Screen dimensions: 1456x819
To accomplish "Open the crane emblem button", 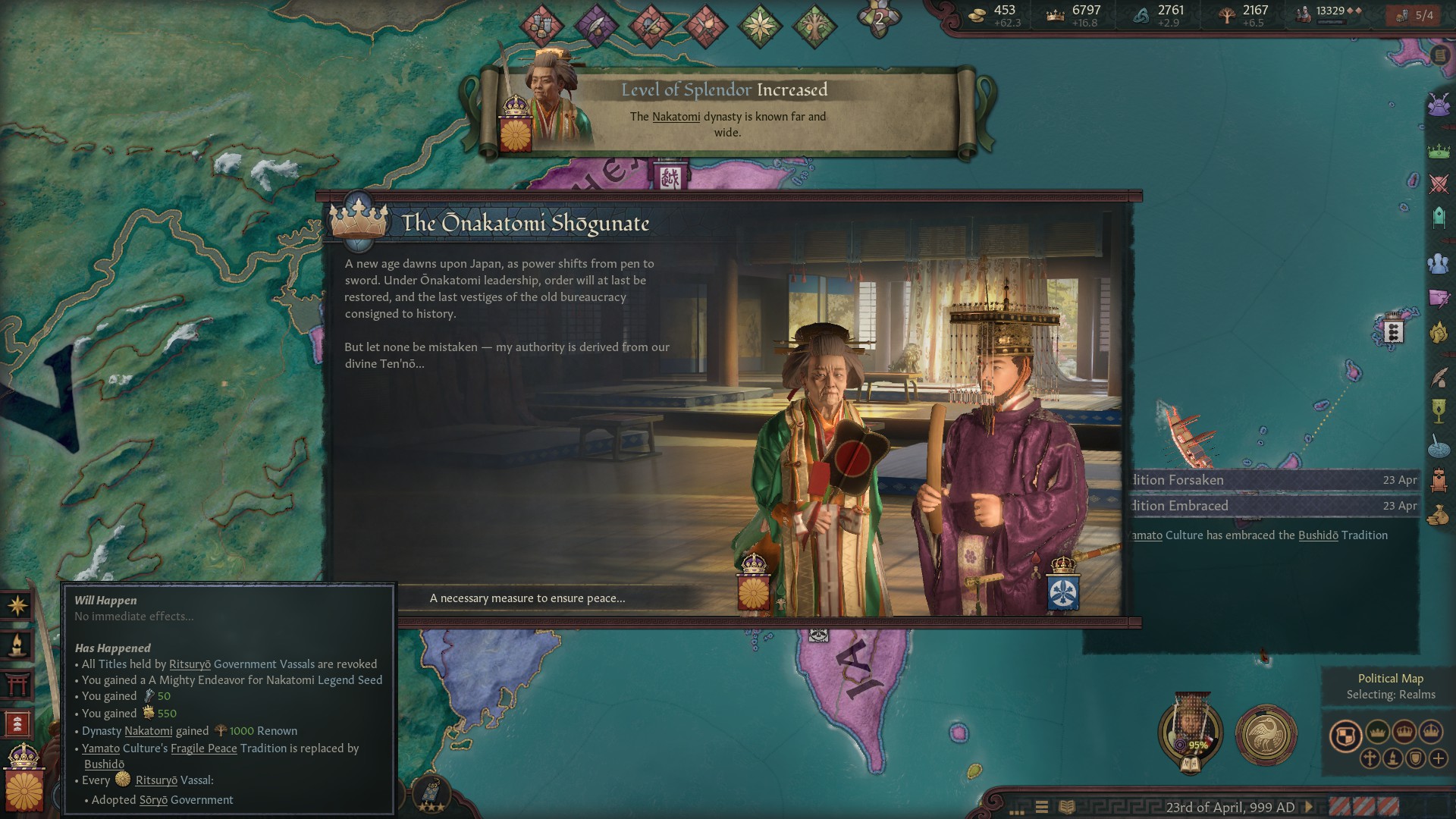I will click(x=1266, y=734).
